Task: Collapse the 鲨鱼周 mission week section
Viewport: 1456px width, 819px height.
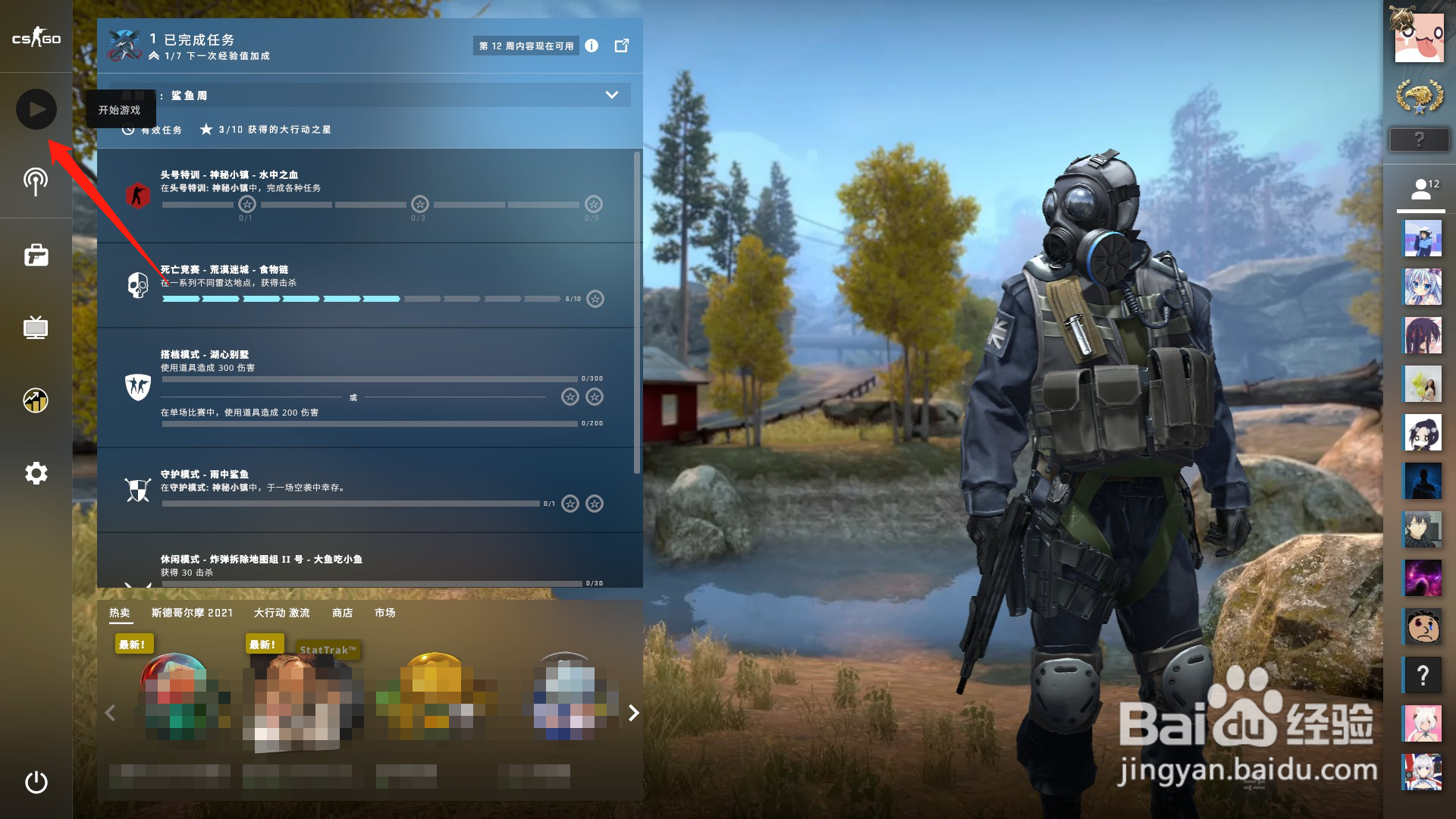Action: pyautogui.click(x=611, y=95)
